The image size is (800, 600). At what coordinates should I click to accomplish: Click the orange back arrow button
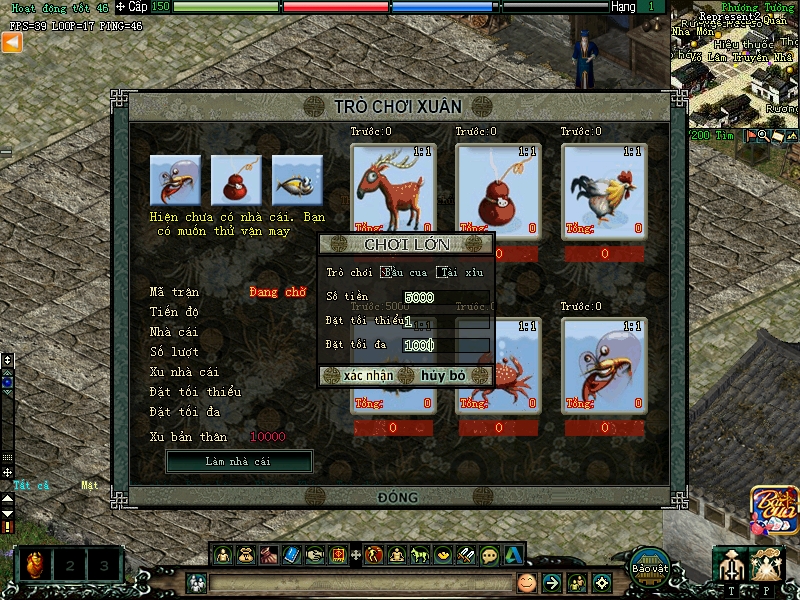11,42
